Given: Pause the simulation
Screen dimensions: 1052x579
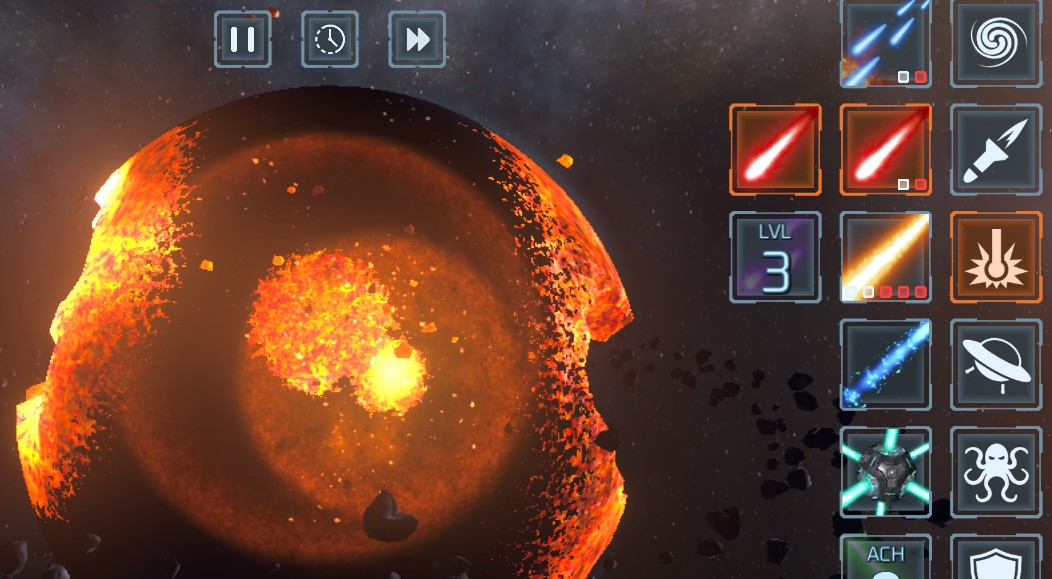Looking at the screenshot, I should point(243,40).
